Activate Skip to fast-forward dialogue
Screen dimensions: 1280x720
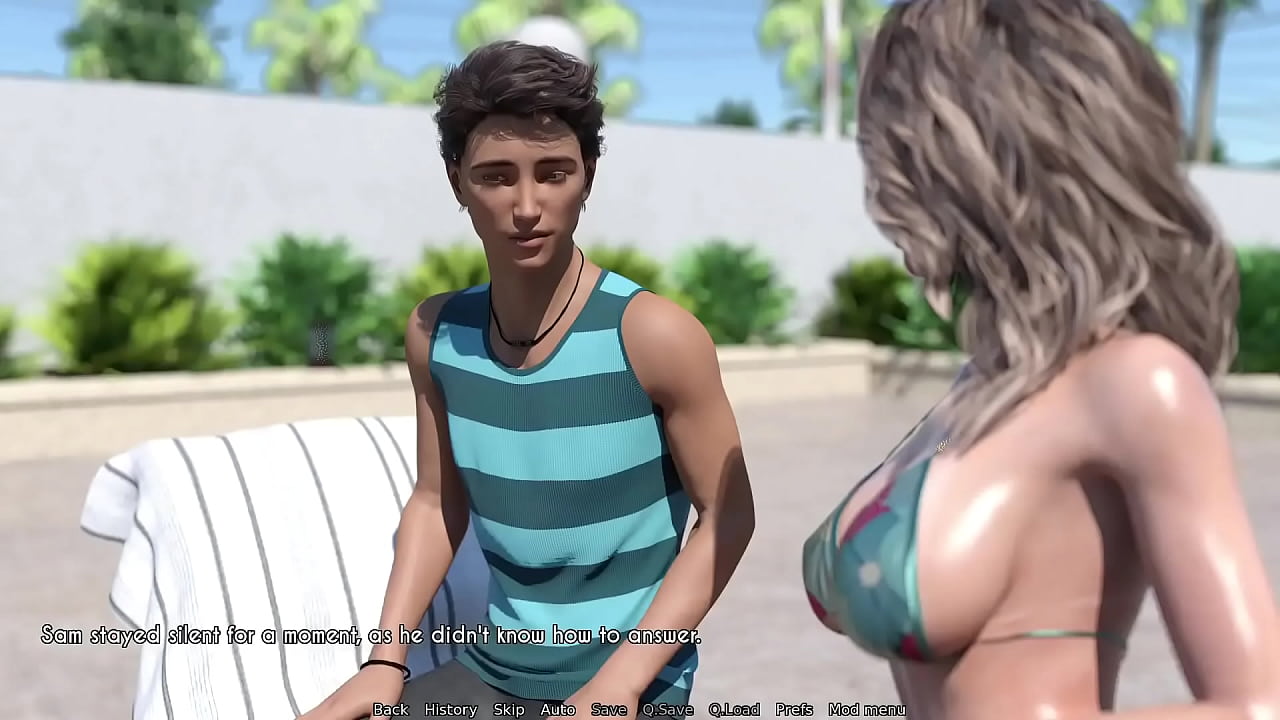click(x=508, y=709)
